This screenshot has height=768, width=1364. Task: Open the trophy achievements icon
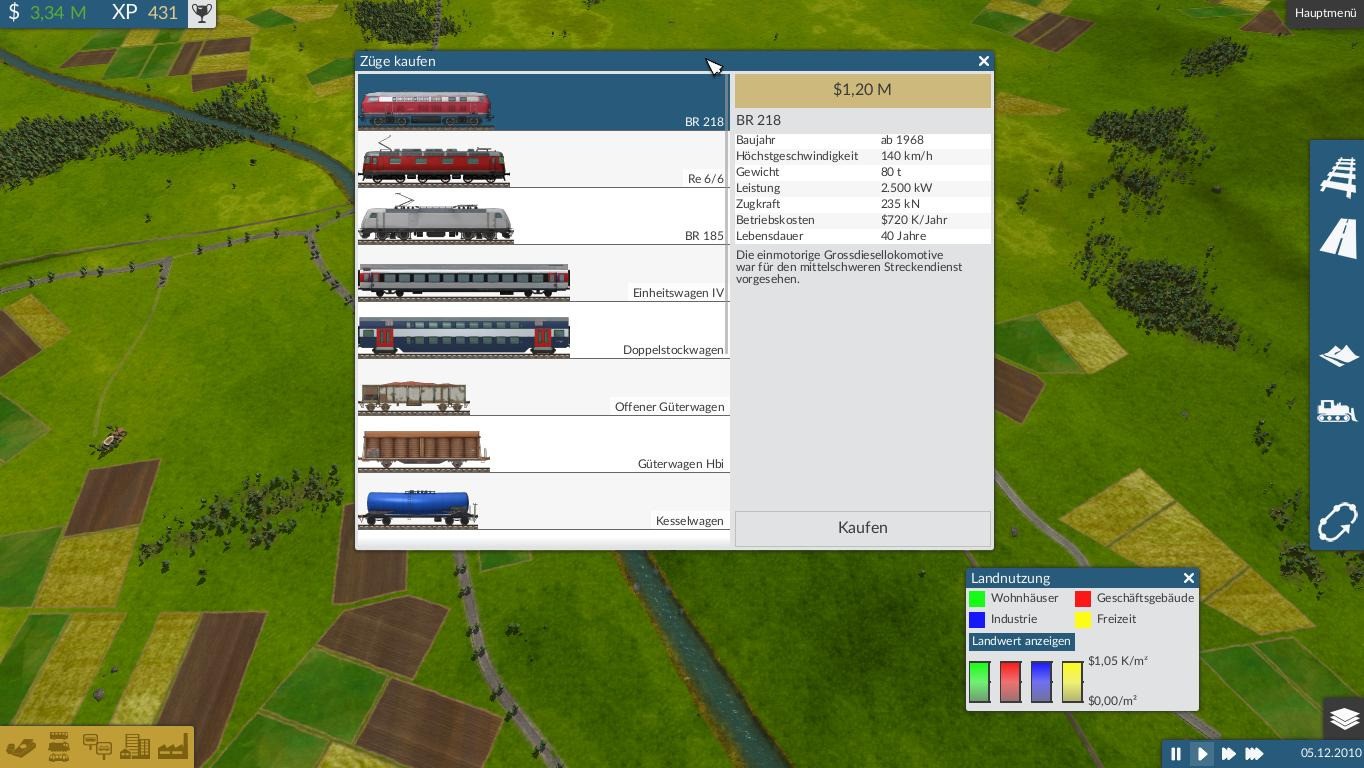click(x=202, y=13)
